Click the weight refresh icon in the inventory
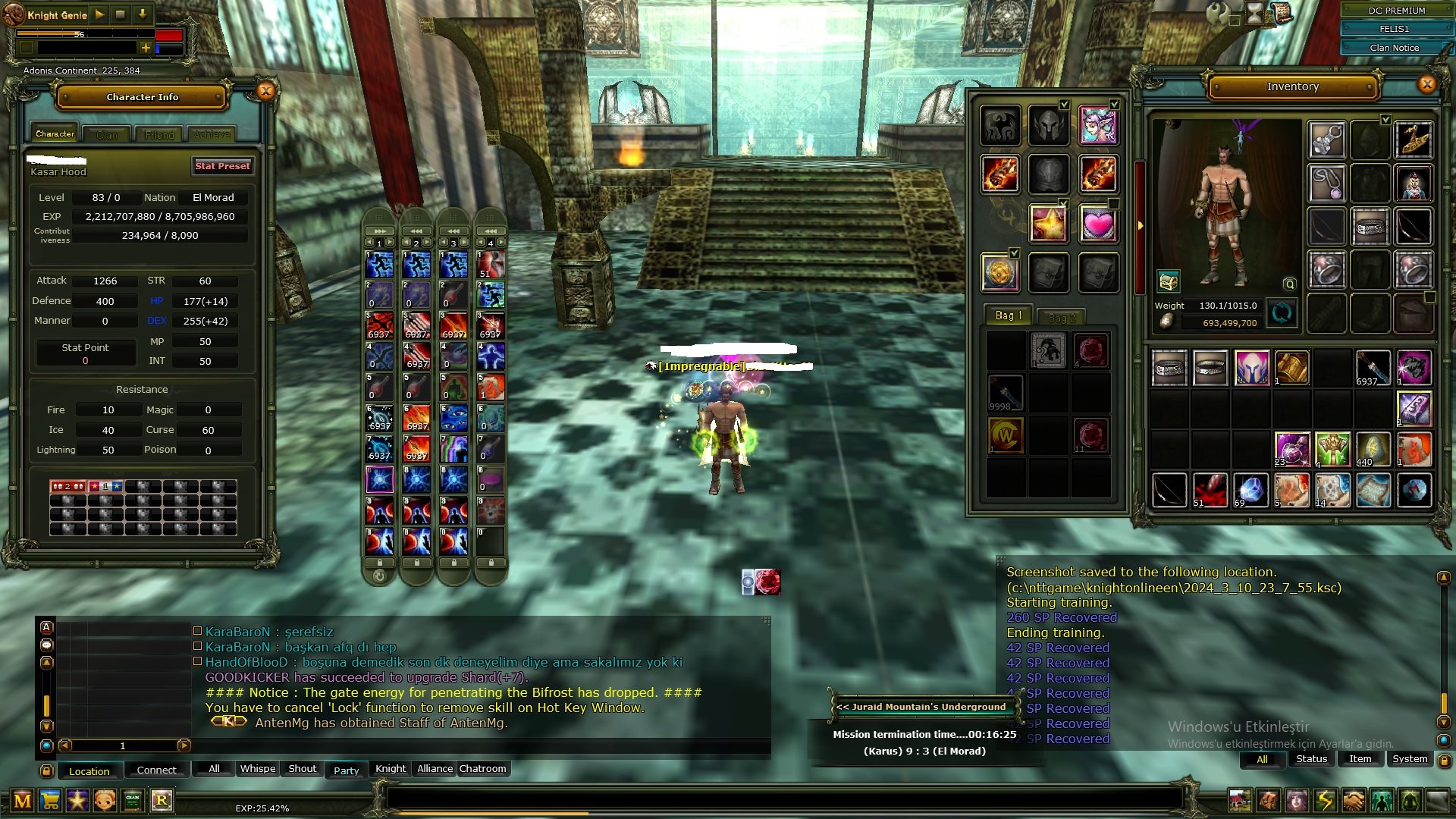 (x=1282, y=312)
